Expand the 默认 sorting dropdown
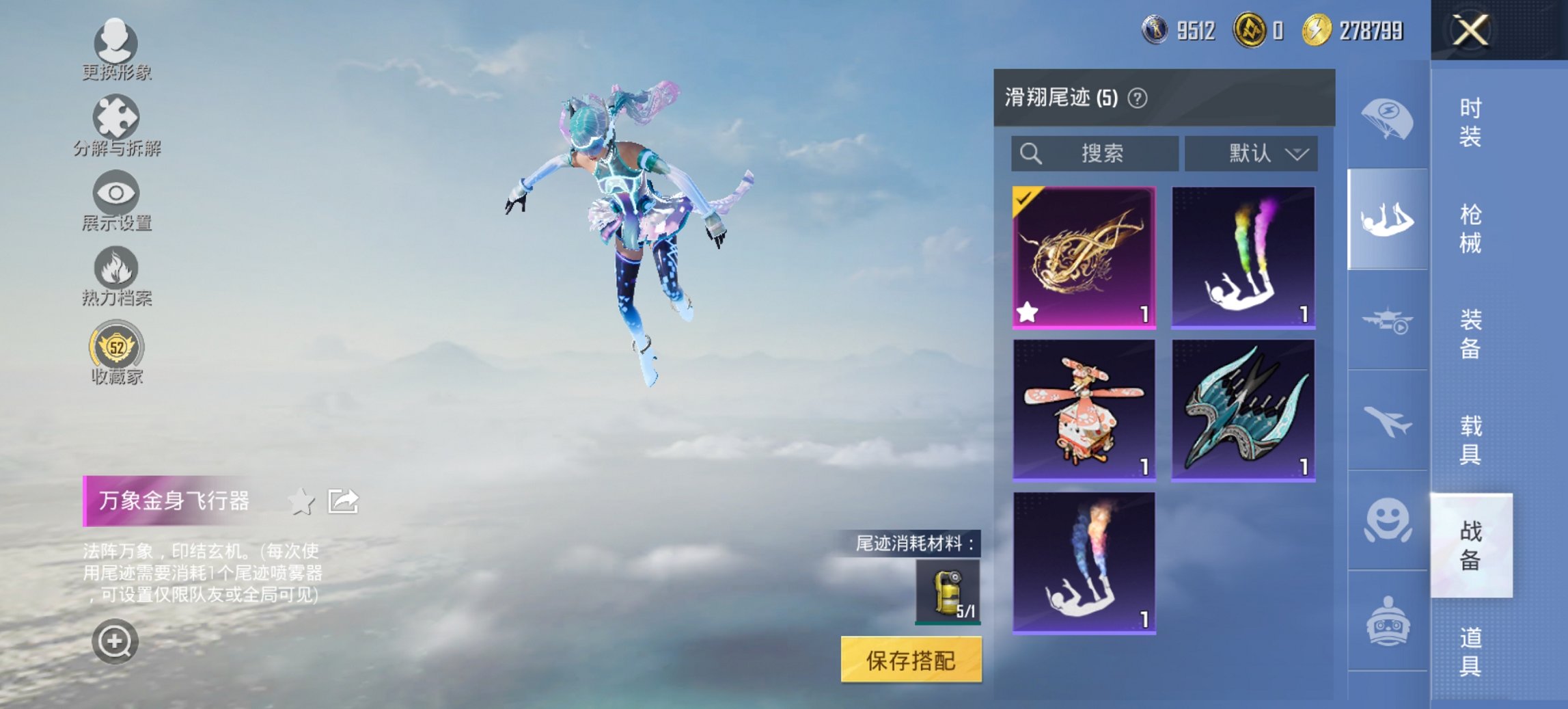This screenshot has height=709, width=1568. click(x=1252, y=153)
